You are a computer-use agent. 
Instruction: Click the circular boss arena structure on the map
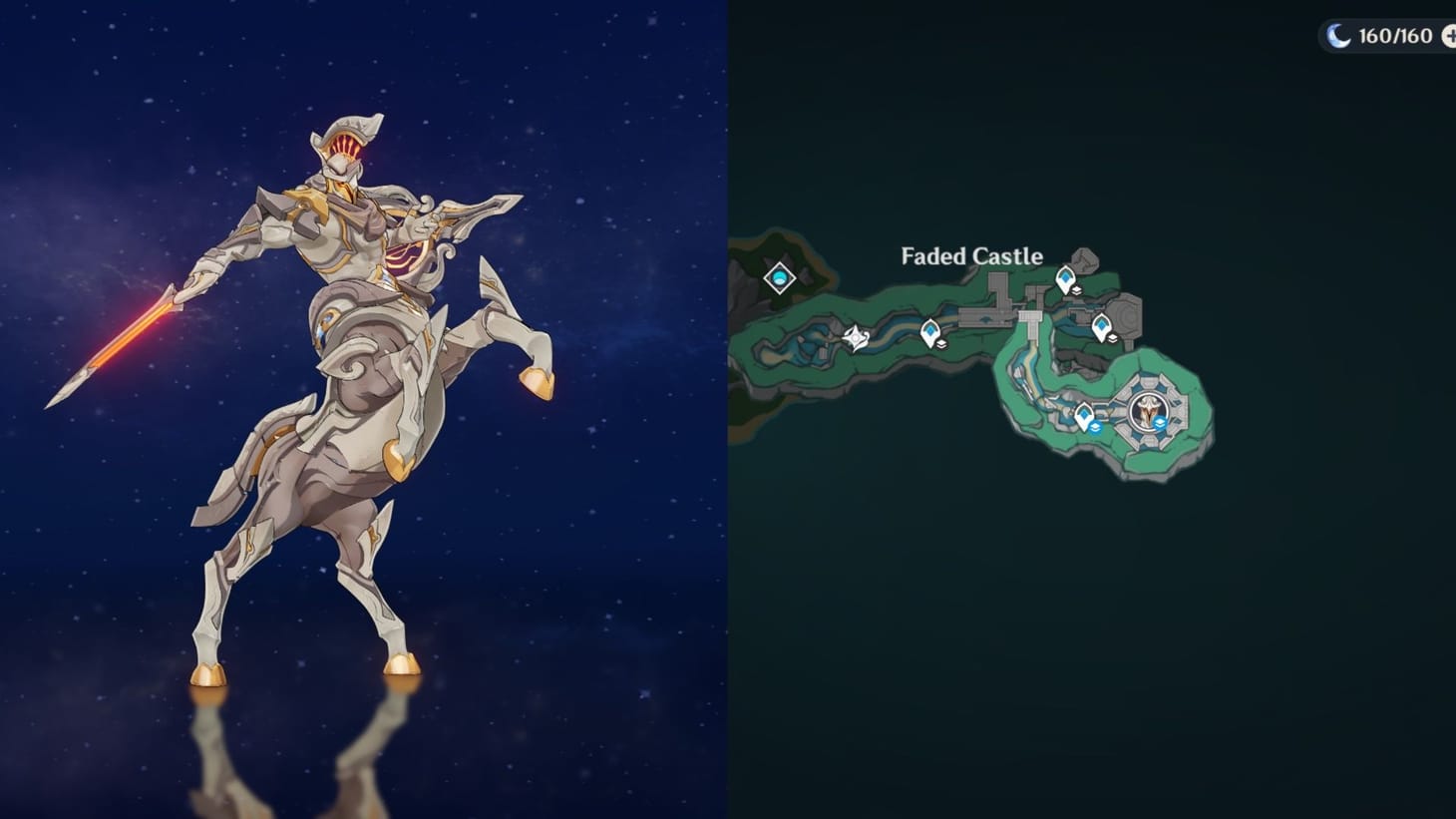[1149, 412]
